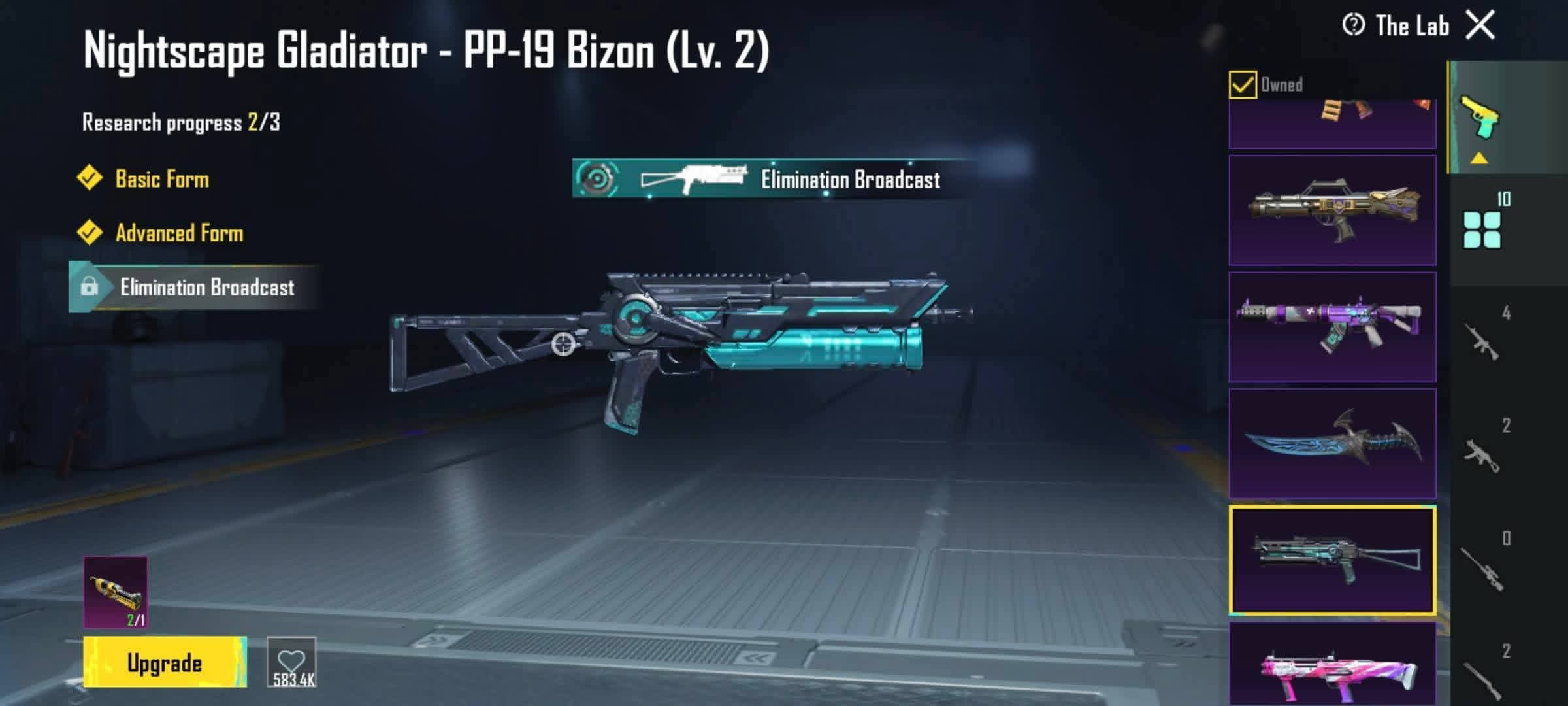Play the Elimination Broadcast preview banner
Viewport: 1568px width, 706px height.
(x=774, y=178)
